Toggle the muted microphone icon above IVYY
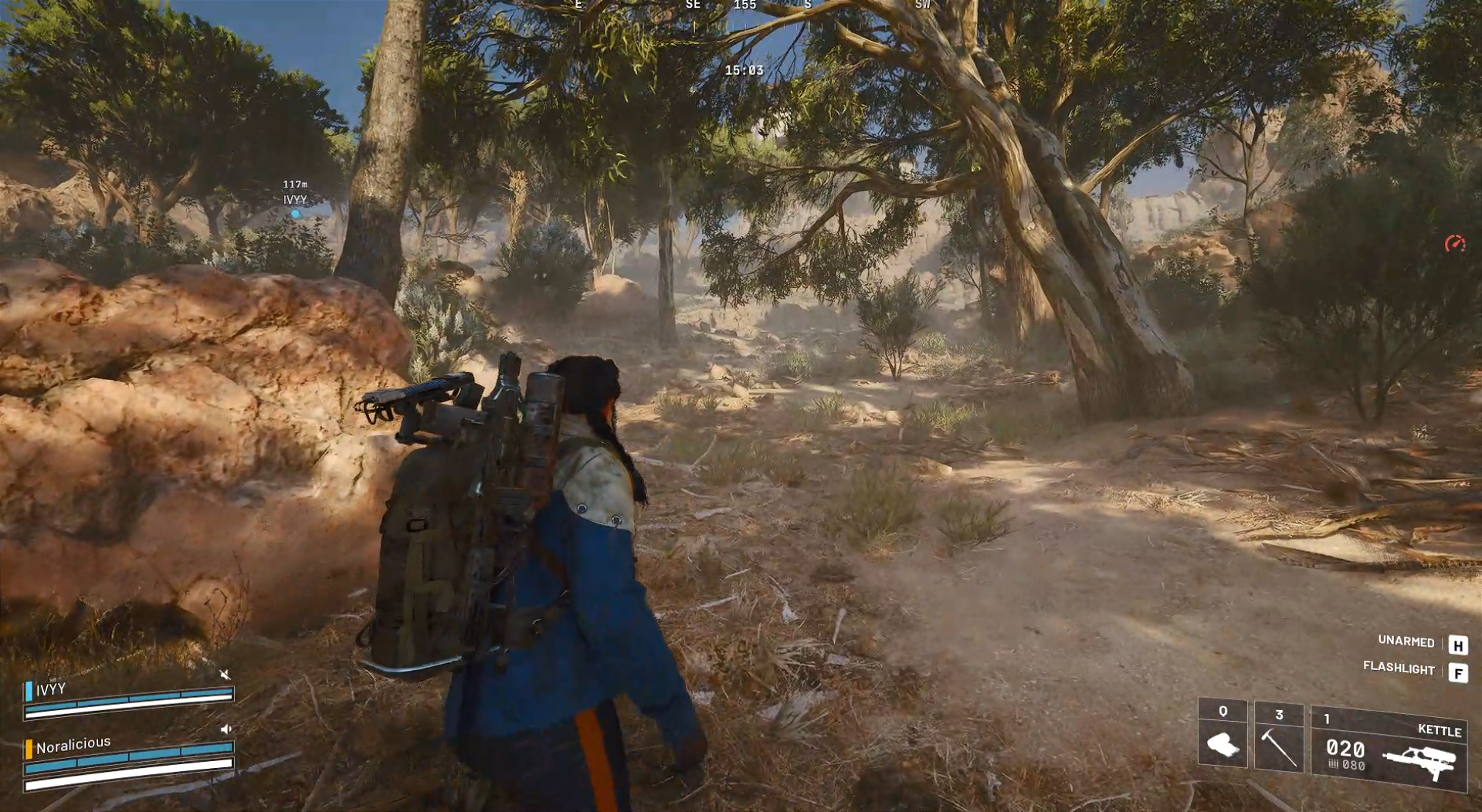This screenshot has height=812, width=1482. (225, 674)
